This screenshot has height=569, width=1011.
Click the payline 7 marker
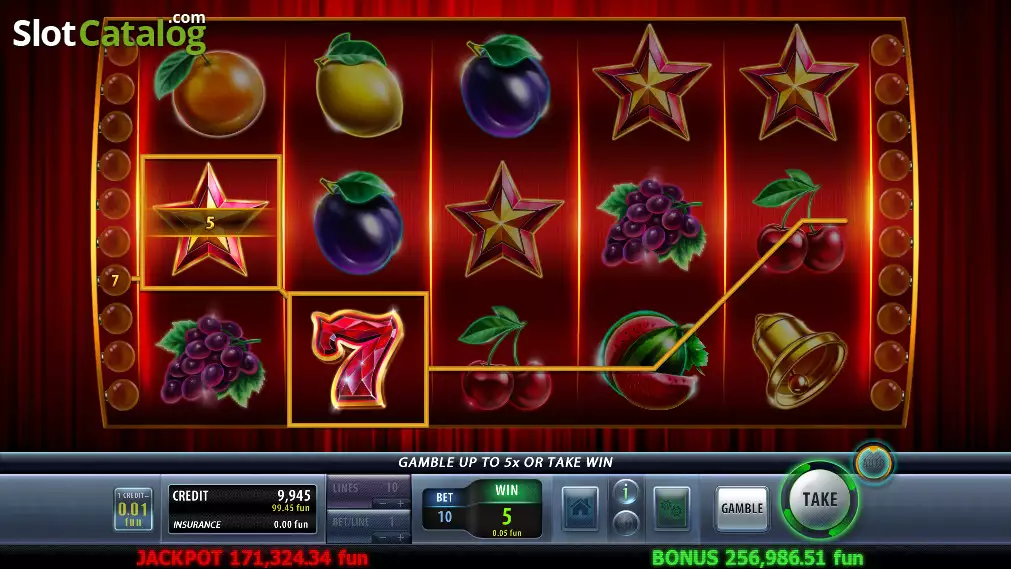[x=115, y=281]
